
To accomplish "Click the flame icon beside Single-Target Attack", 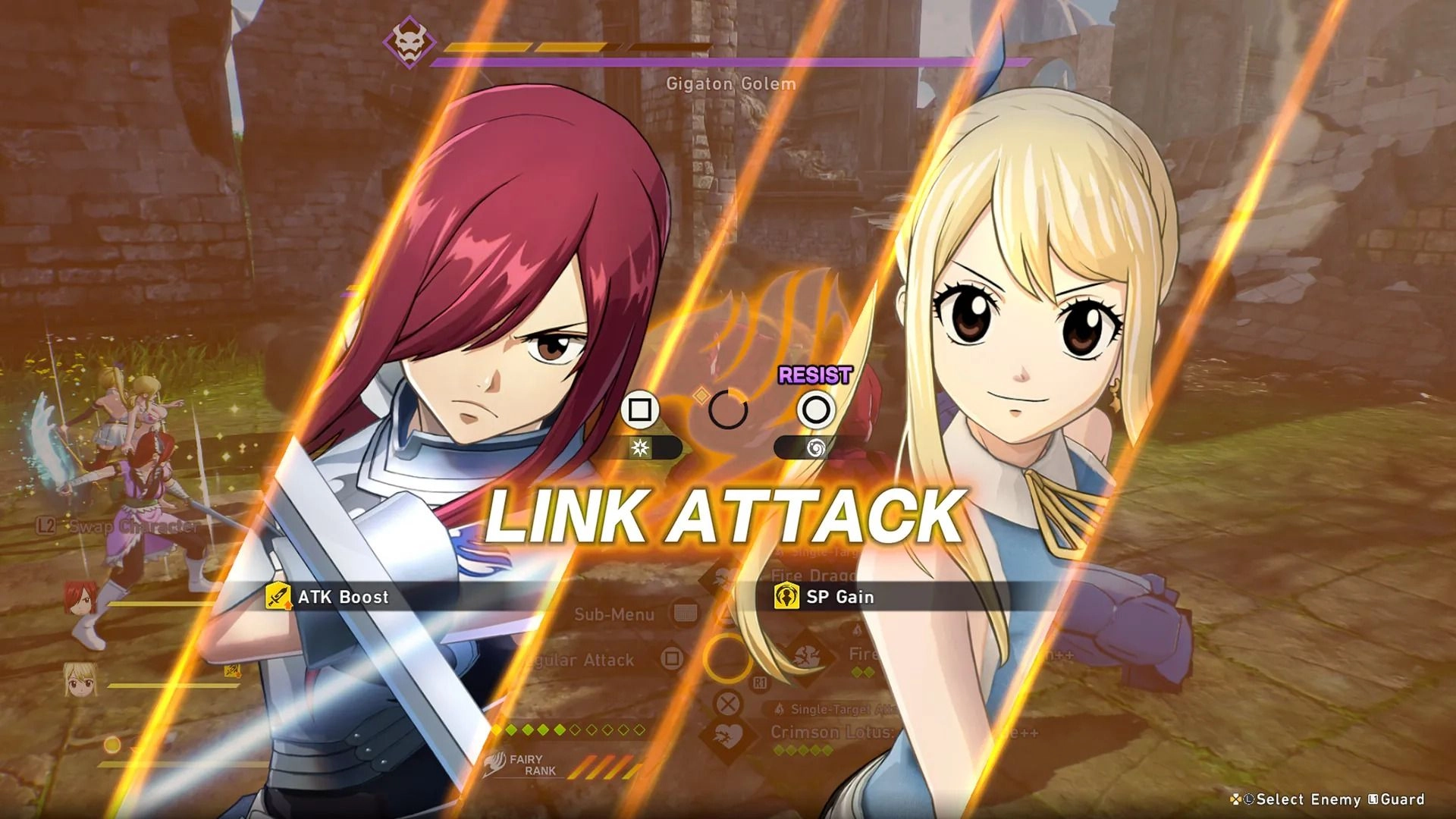I will click(x=780, y=708).
